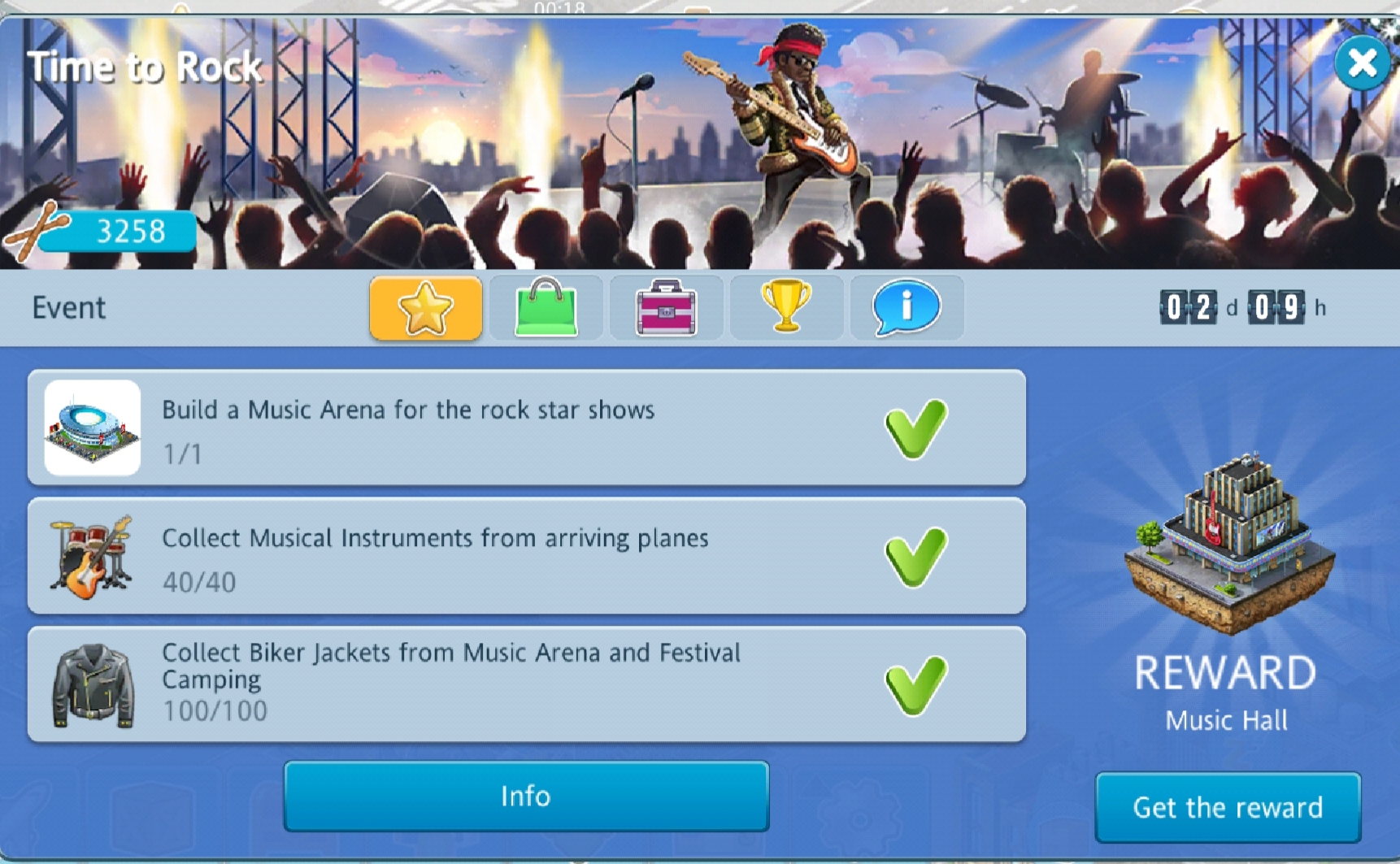Click the Info button
The width and height of the screenshot is (1400, 864).
(x=526, y=797)
